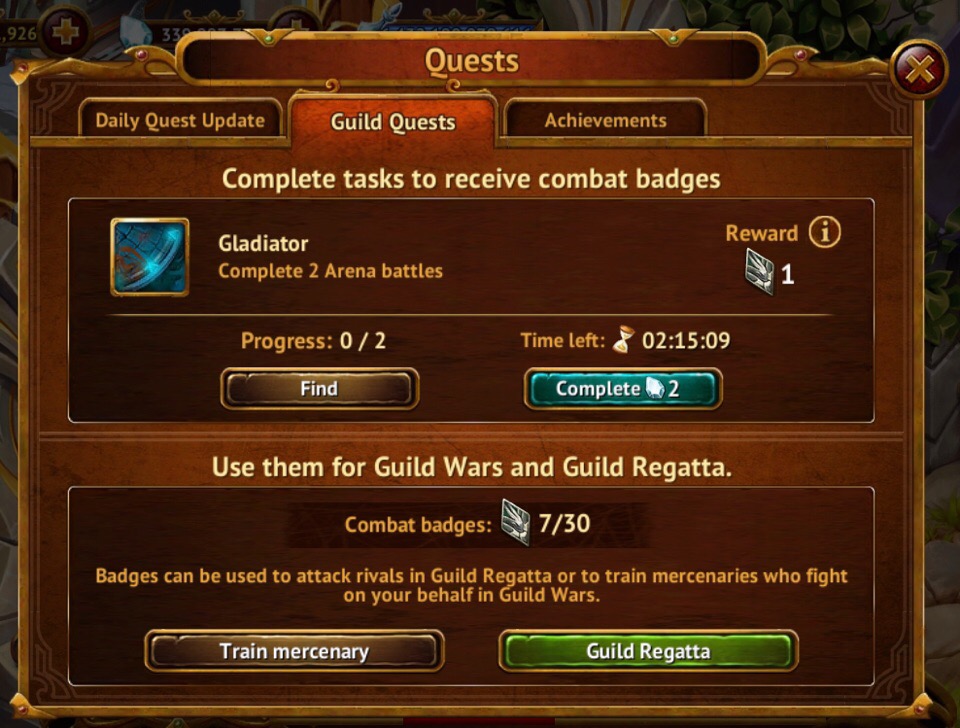
Task: Select the Guild Quests tab
Action: tap(393, 122)
